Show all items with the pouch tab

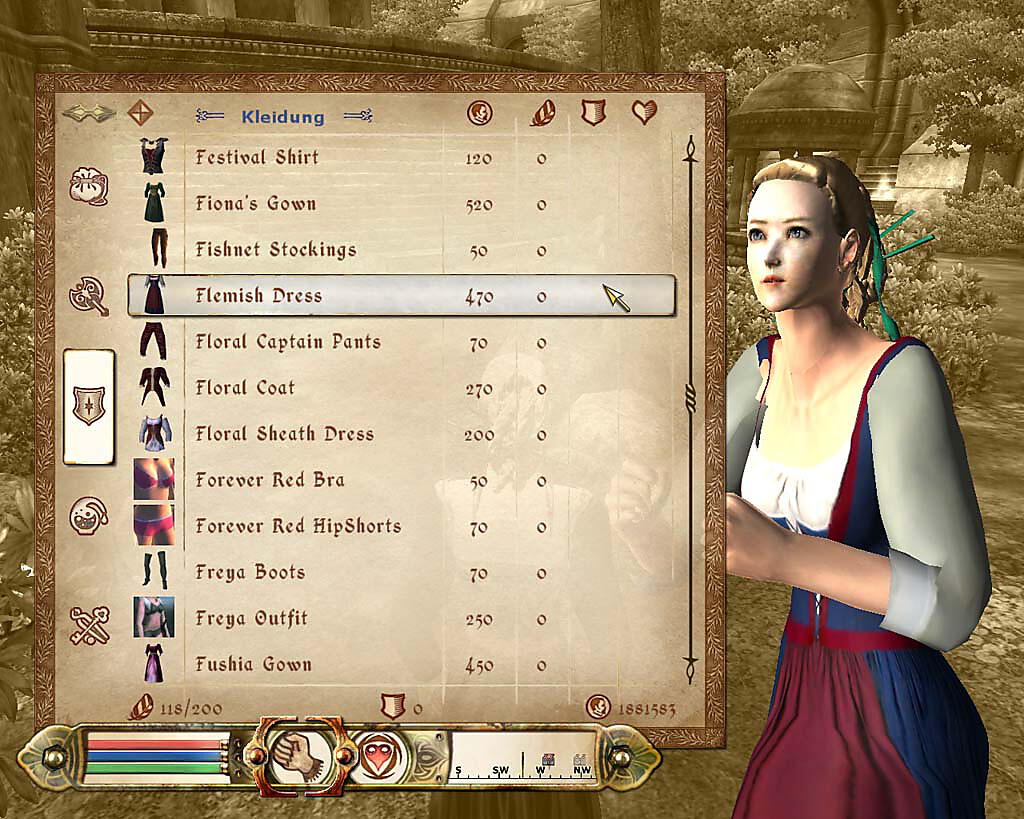click(x=88, y=187)
